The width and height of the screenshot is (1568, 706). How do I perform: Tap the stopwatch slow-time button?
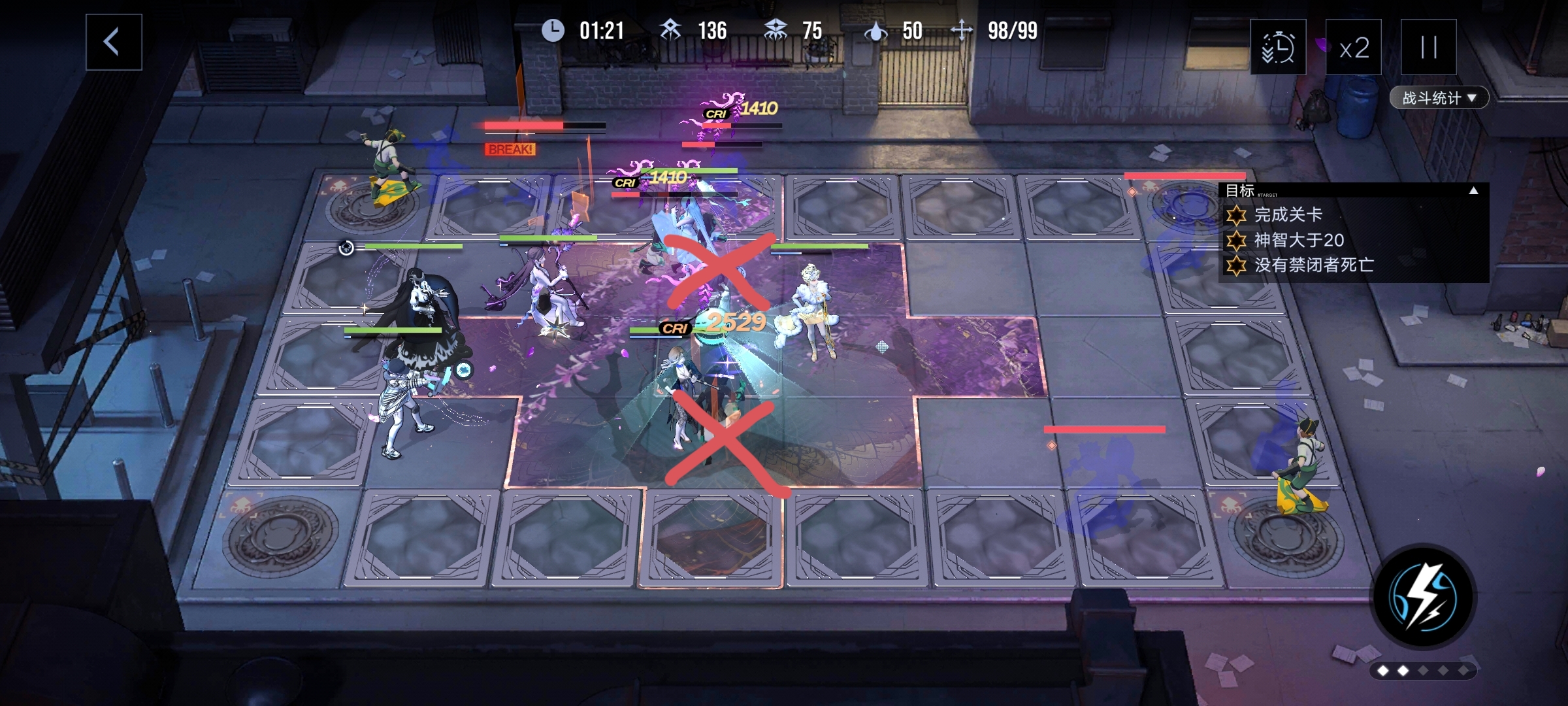click(1278, 48)
